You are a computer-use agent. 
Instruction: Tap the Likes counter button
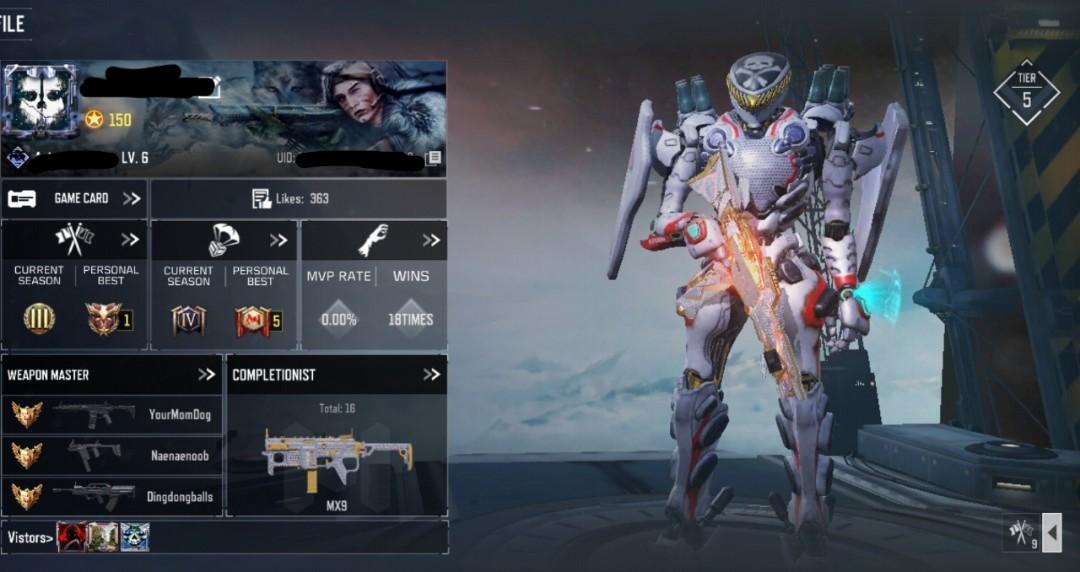pyautogui.click(x=298, y=198)
